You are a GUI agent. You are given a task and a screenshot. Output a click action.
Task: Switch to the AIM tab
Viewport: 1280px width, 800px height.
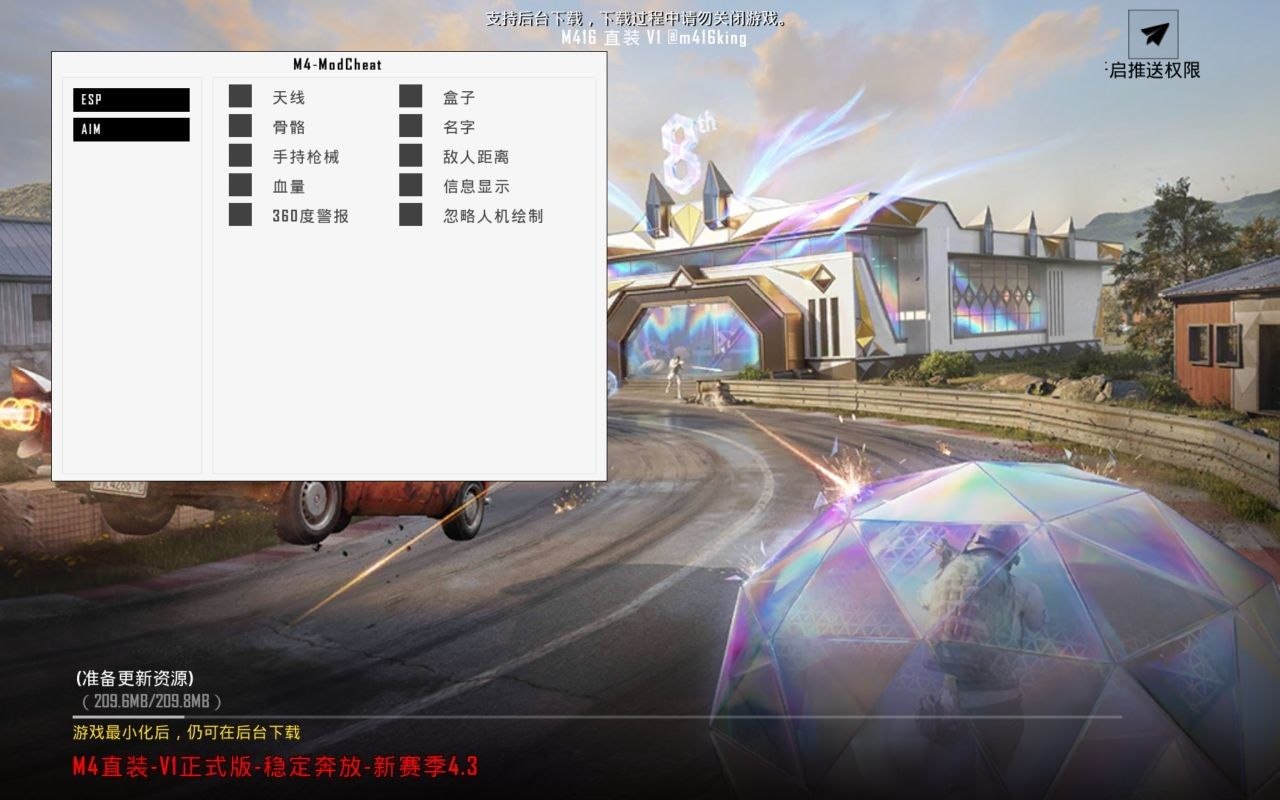tap(130, 129)
